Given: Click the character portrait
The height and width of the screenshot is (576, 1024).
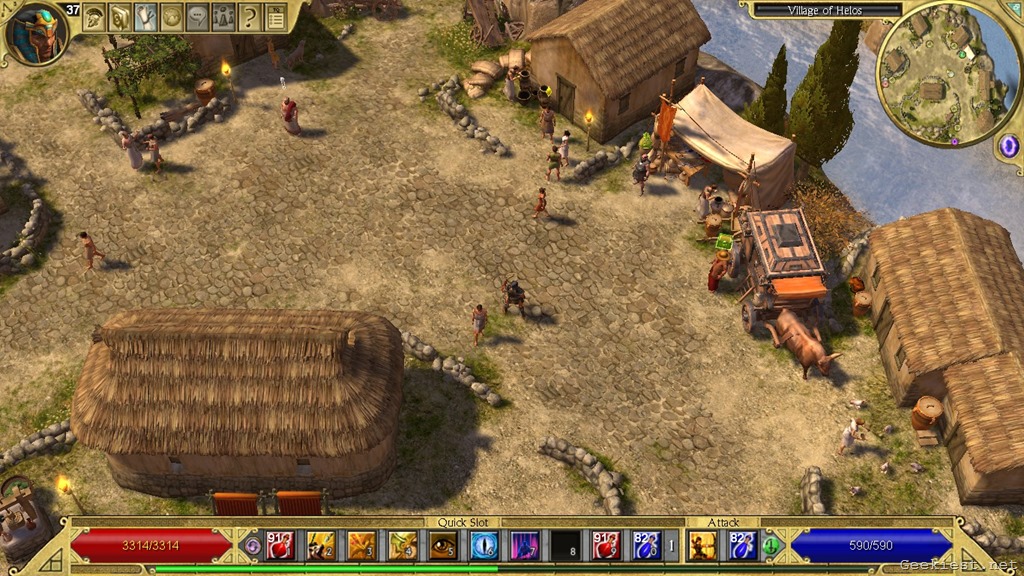Looking at the screenshot, I should pos(37,32).
